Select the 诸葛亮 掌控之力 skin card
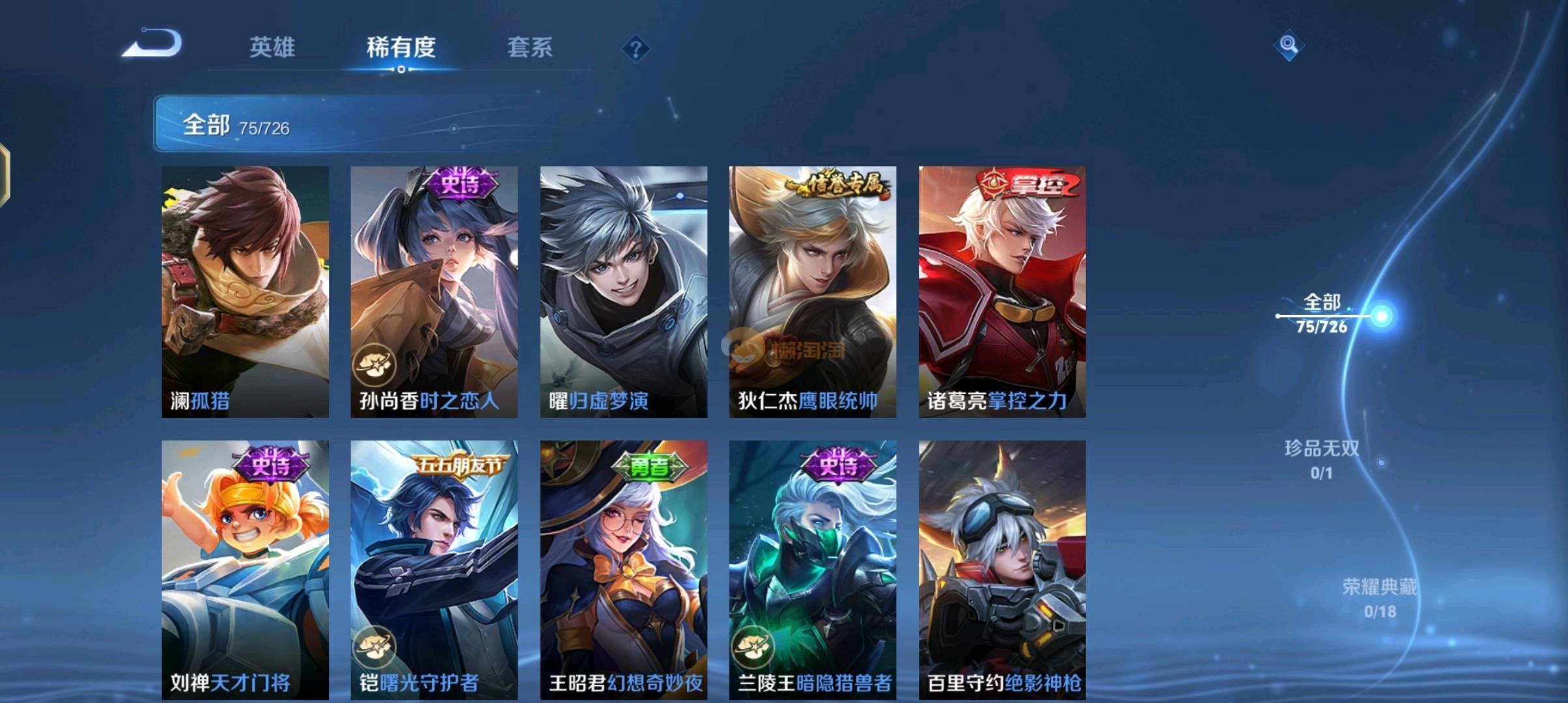This screenshot has height=703, width=1568. pos(1001,291)
